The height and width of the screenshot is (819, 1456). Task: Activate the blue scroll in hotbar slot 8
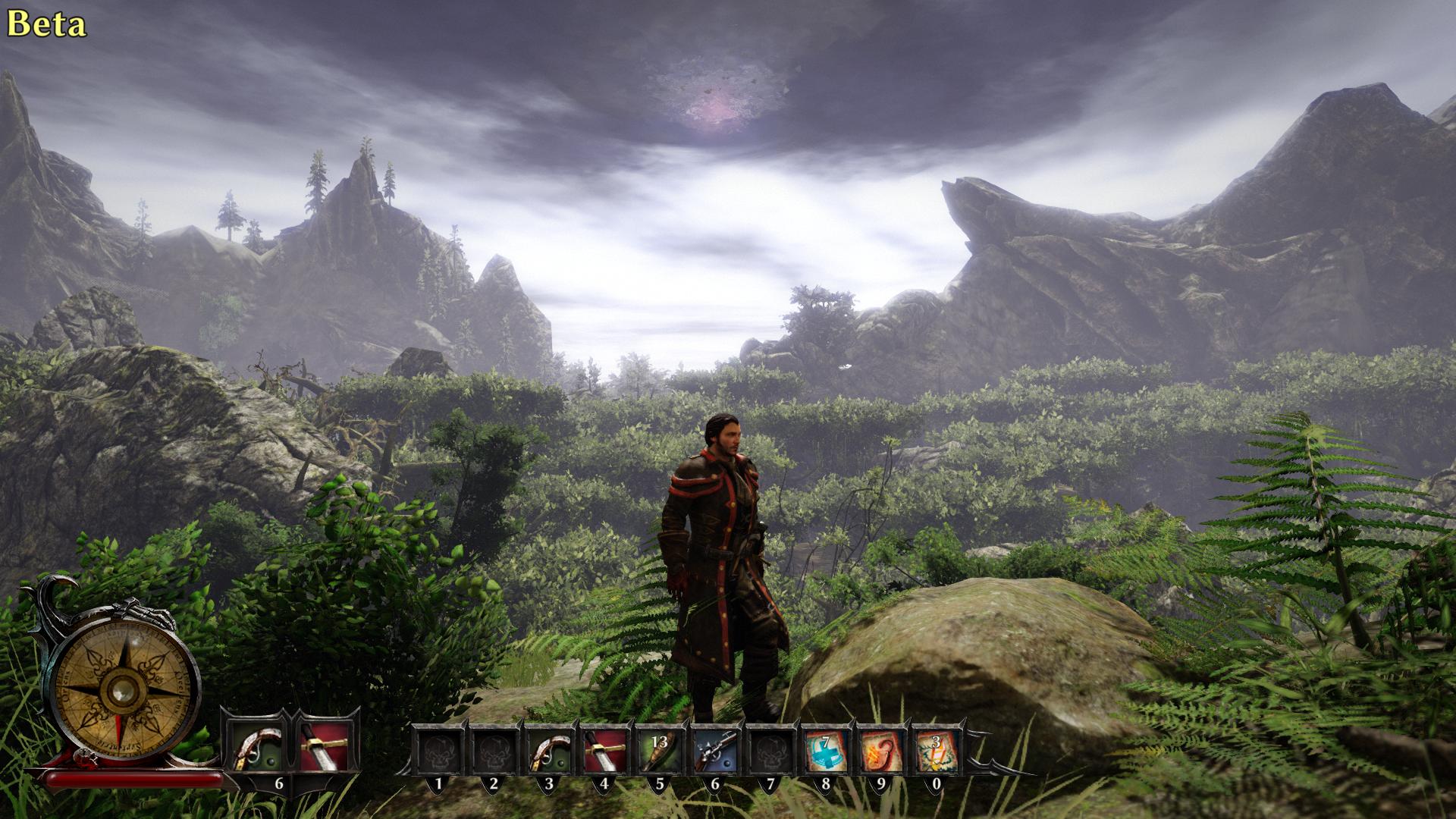[825, 751]
